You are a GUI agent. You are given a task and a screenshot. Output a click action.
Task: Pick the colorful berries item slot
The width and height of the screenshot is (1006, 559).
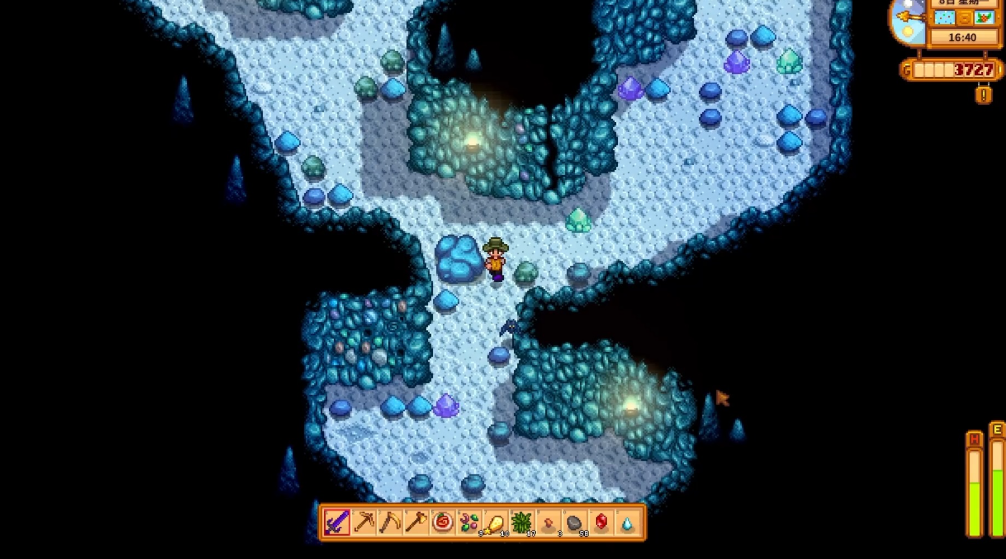[x=468, y=522]
